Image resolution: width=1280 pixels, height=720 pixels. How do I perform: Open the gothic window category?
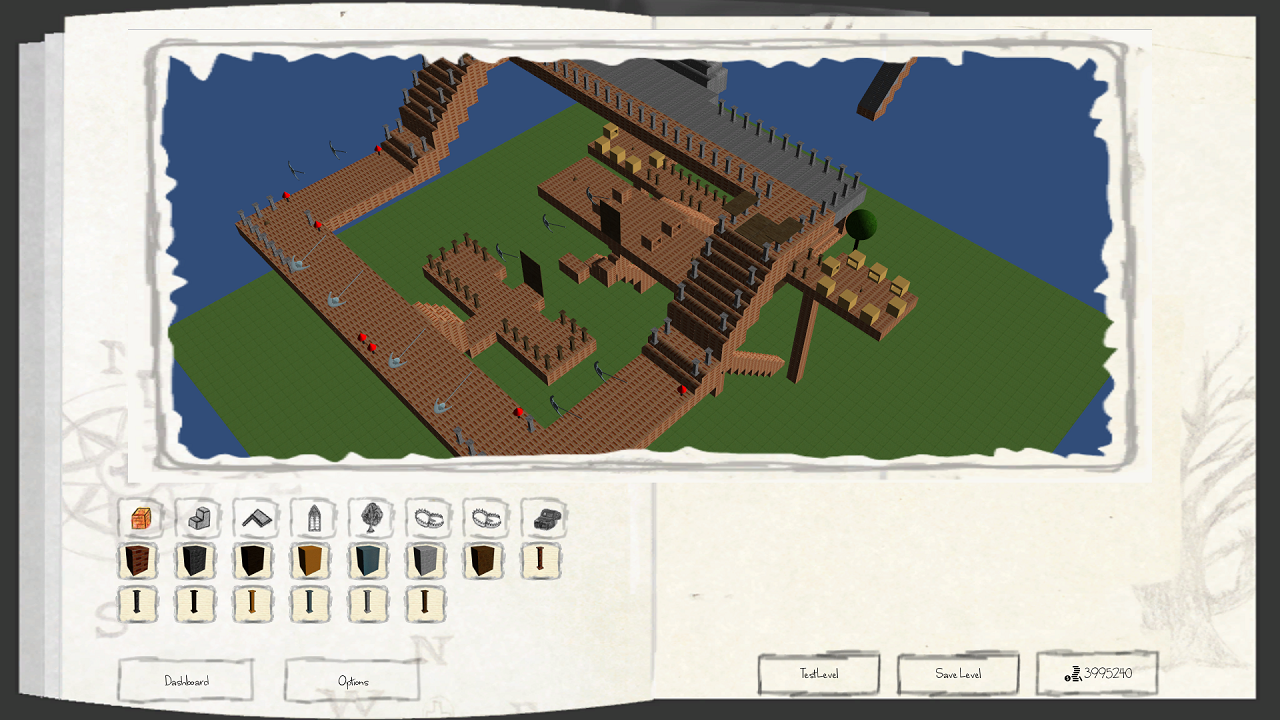313,519
